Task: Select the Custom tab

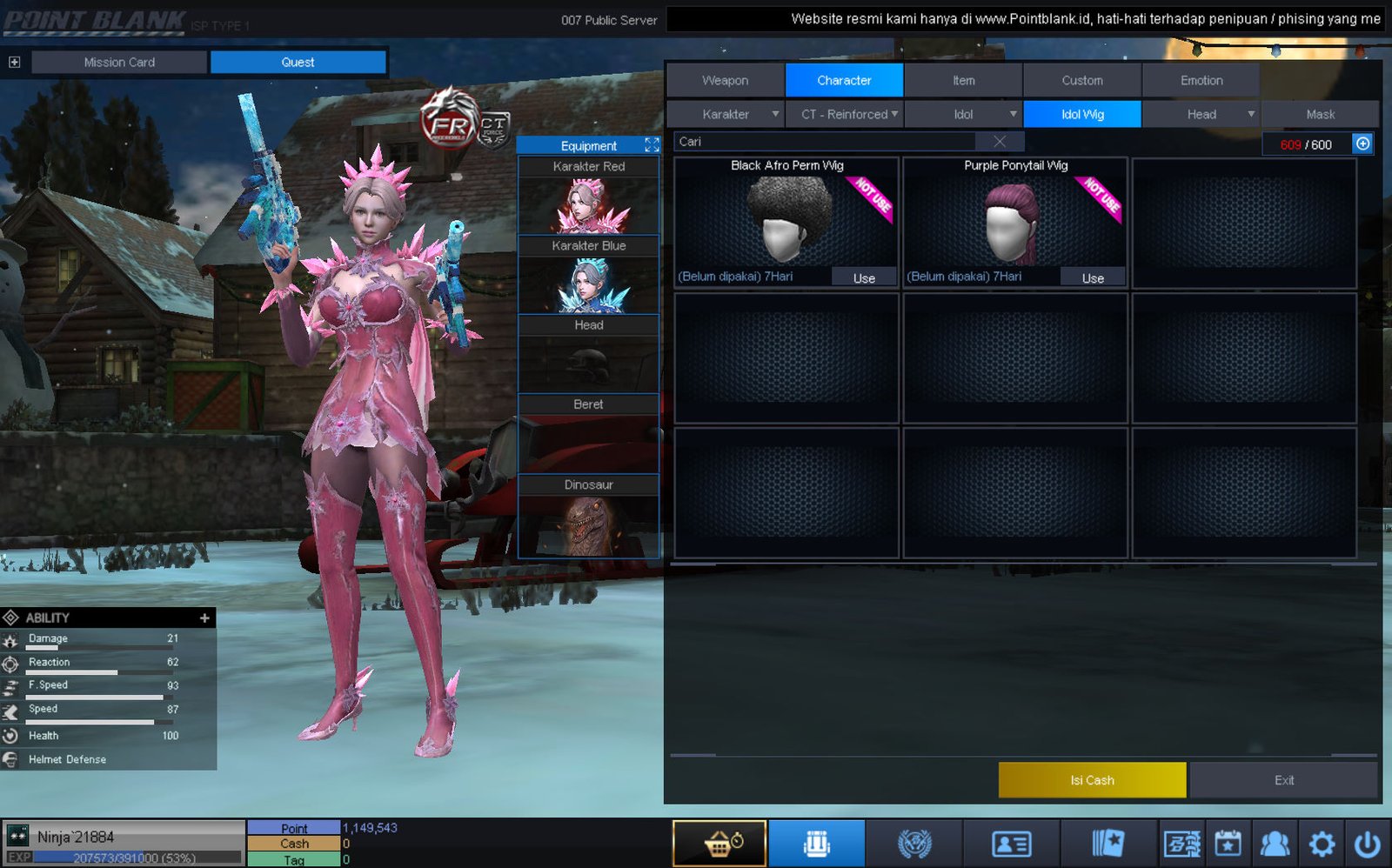Action: [x=1081, y=80]
